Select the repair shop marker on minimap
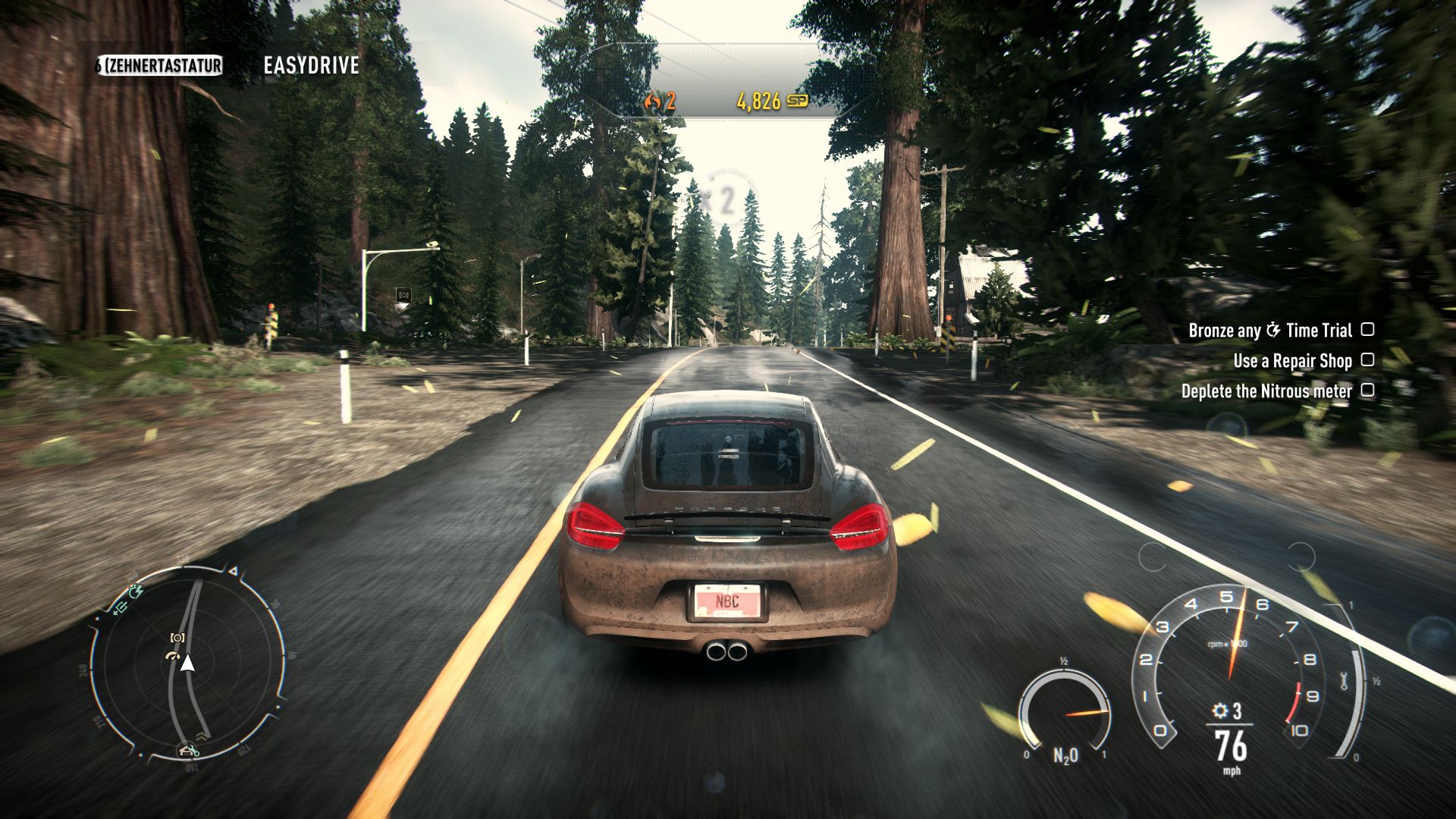The width and height of the screenshot is (1456, 819). pos(188,751)
